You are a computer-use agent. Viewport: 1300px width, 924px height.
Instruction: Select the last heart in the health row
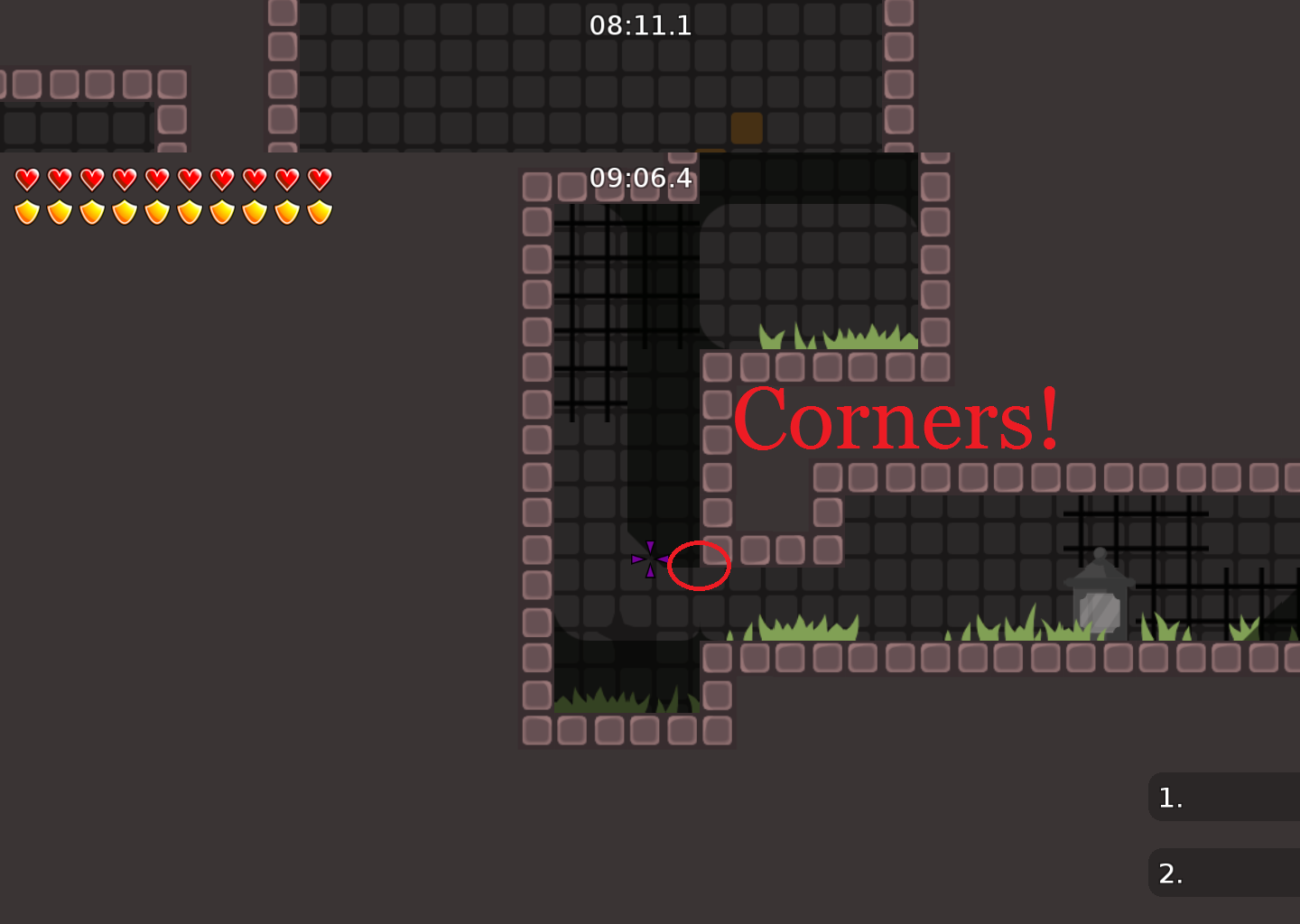click(x=318, y=178)
